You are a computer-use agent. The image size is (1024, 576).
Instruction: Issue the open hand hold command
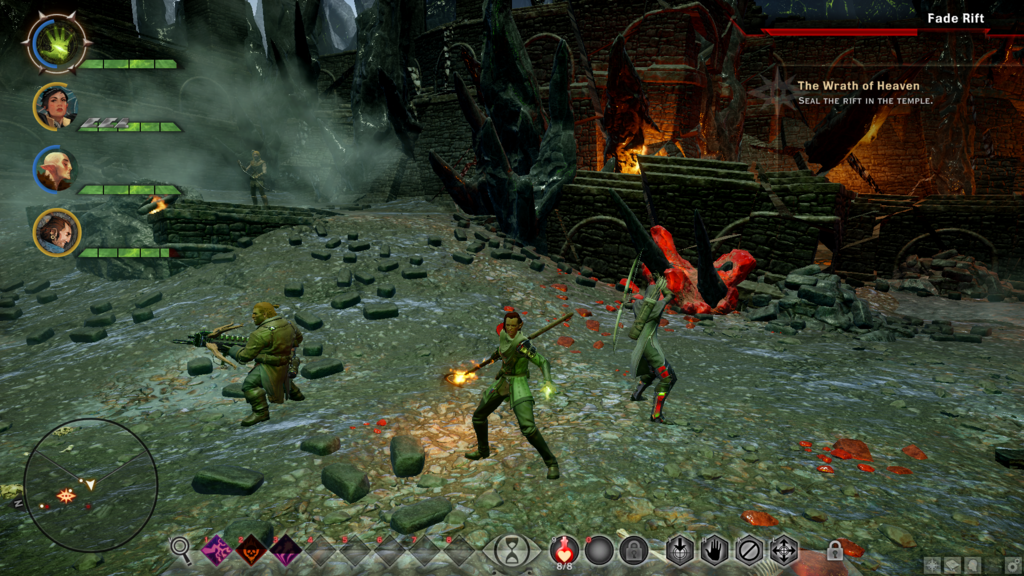click(714, 550)
